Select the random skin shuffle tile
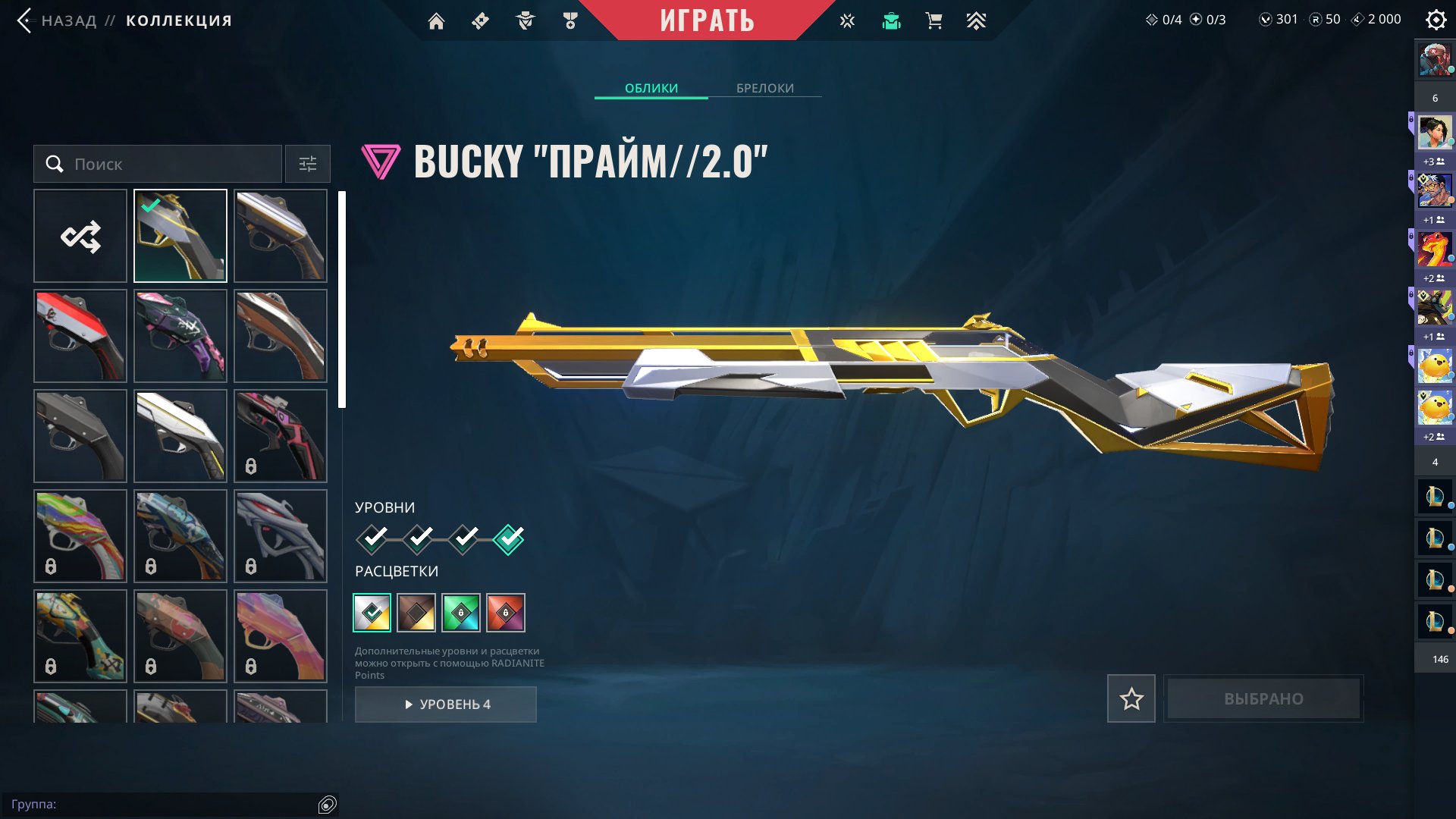This screenshot has width=1456, height=819. point(80,235)
